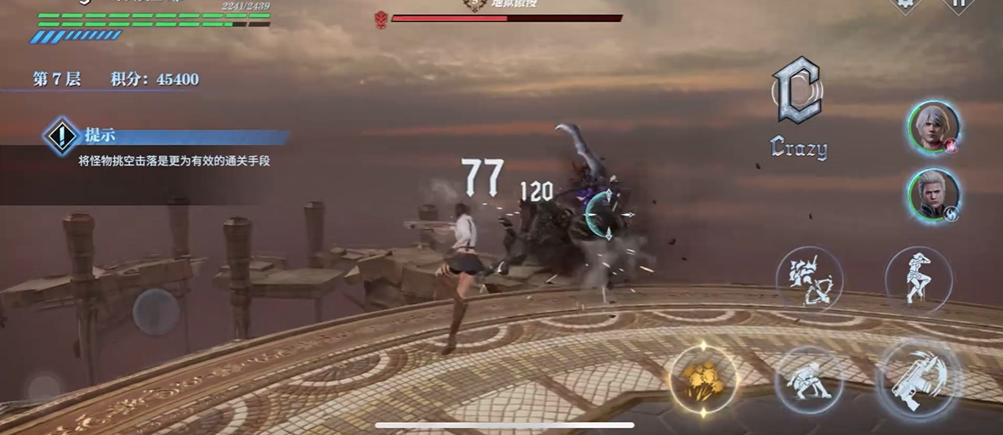Viewport: 1003px width, 435px height.
Task: Tap the virtual movement joystick
Action: (x=157, y=312)
